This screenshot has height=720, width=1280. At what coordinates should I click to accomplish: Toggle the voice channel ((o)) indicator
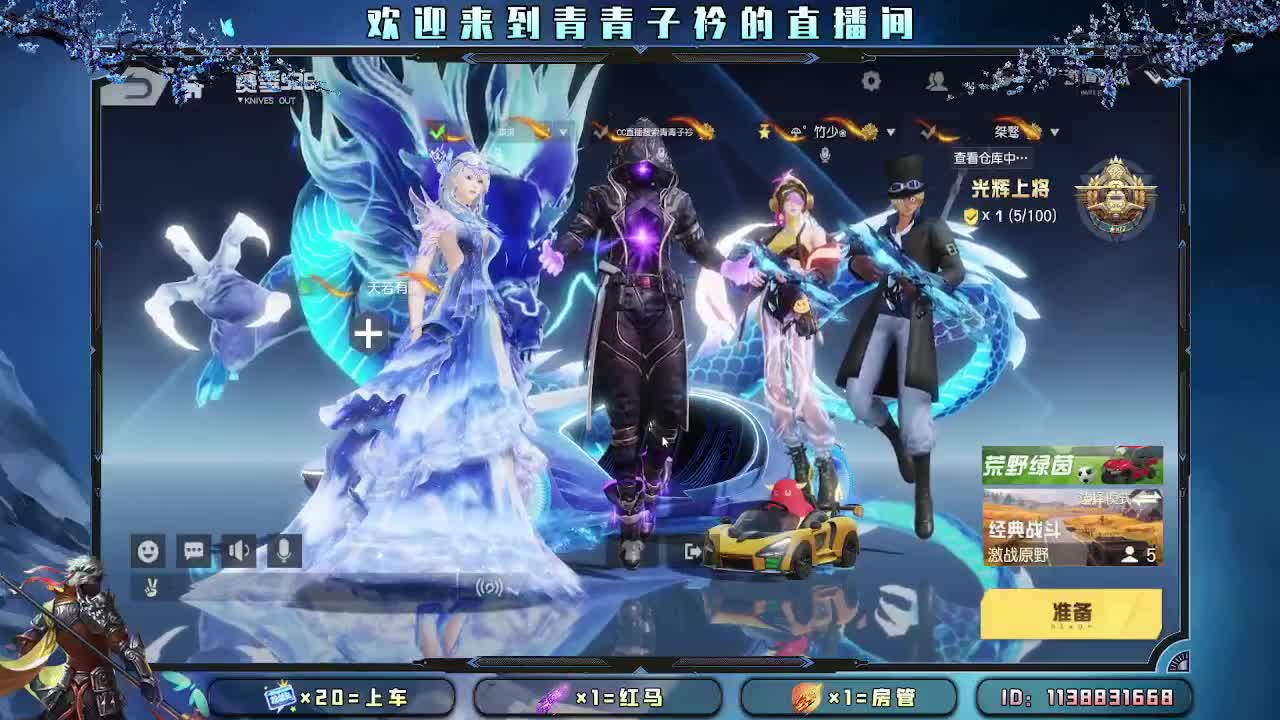coord(491,585)
